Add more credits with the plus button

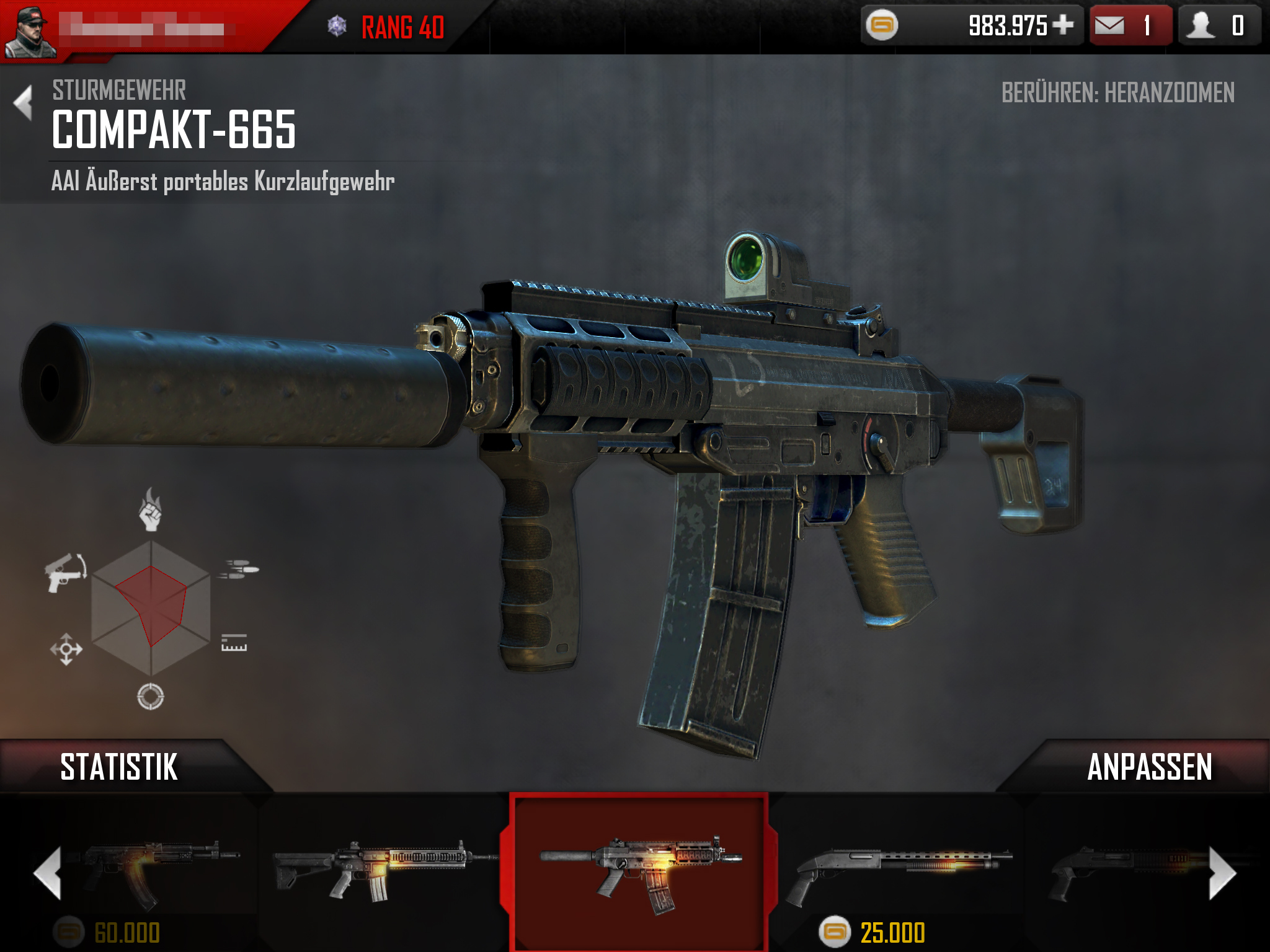coord(1063,25)
